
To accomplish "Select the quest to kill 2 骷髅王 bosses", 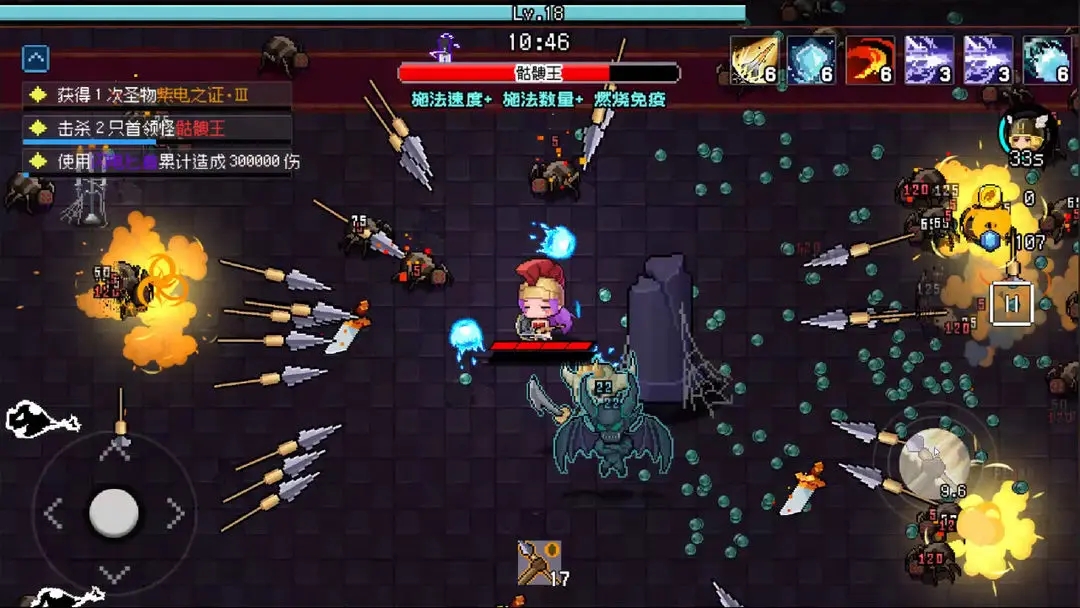I will click(158, 128).
